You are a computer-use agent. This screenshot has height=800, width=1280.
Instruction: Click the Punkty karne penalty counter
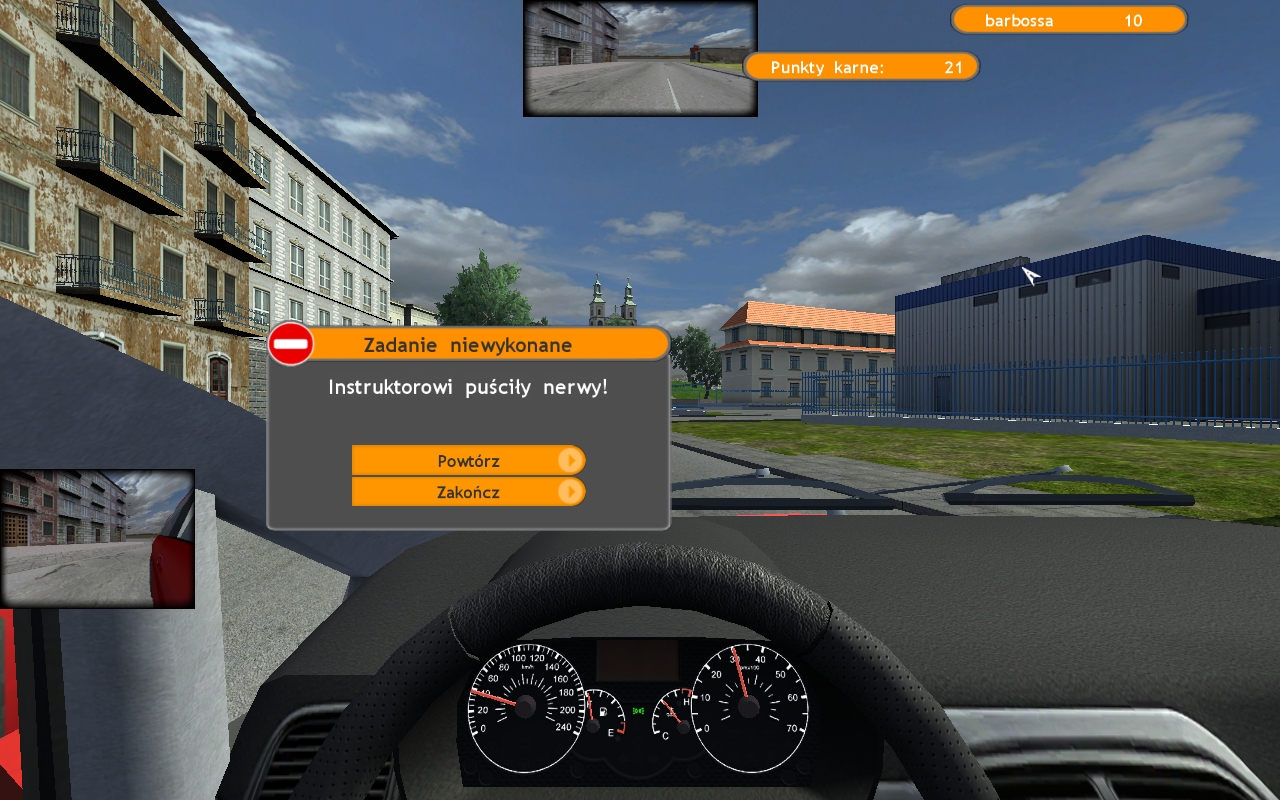[x=861, y=67]
